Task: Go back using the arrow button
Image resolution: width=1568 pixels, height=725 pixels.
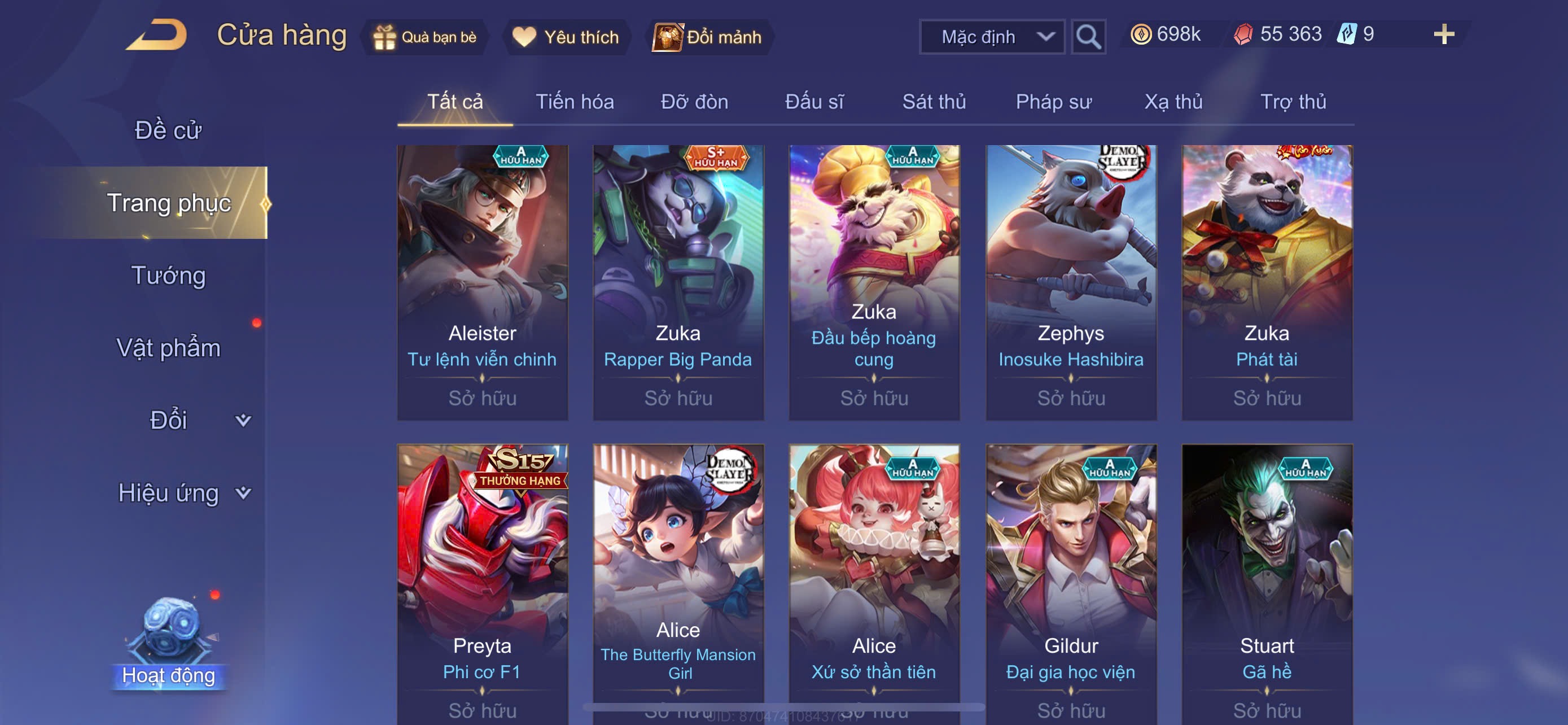Action: 156,36
